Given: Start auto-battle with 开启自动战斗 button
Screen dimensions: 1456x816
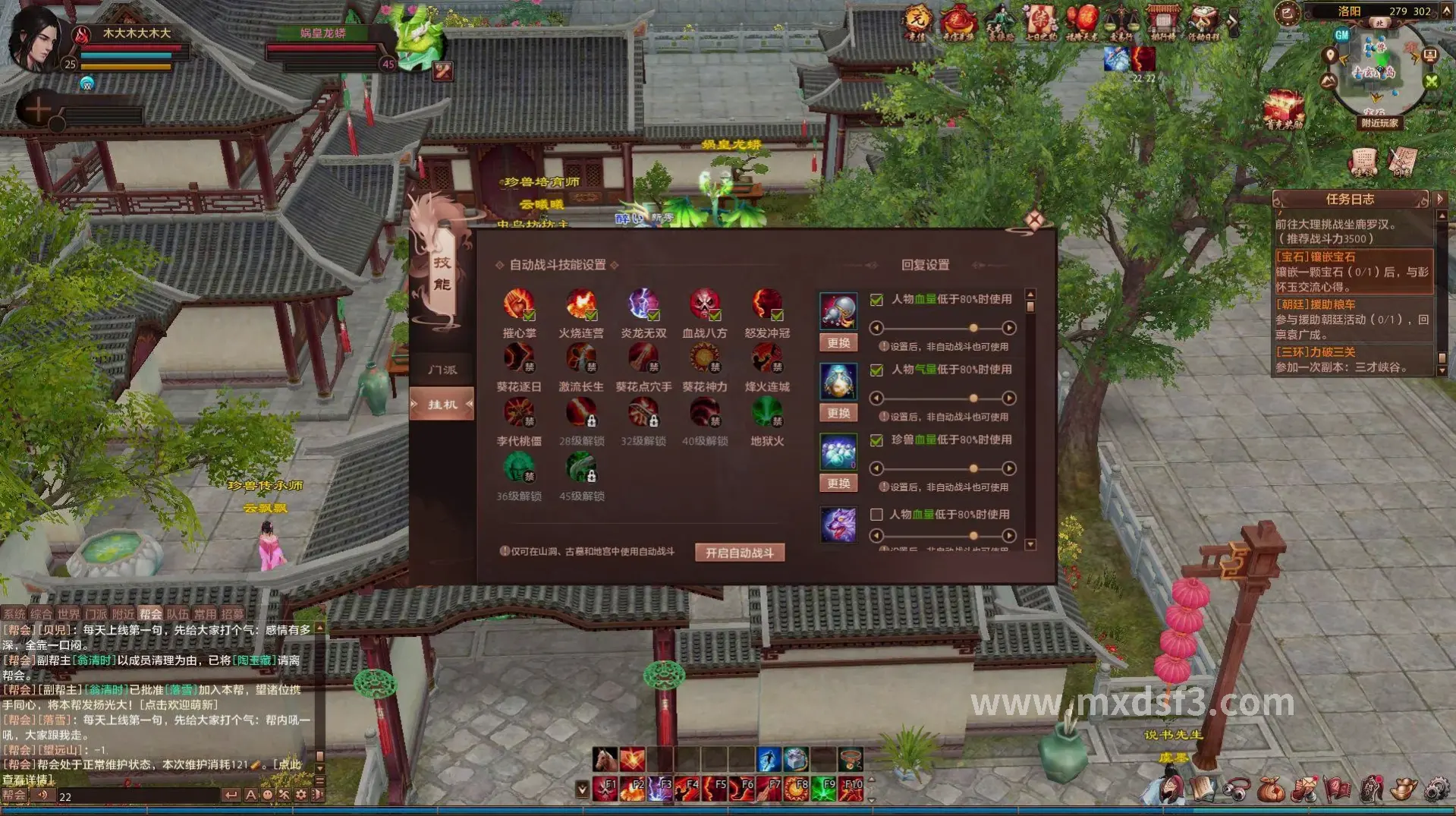Looking at the screenshot, I should pyautogui.click(x=739, y=553).
